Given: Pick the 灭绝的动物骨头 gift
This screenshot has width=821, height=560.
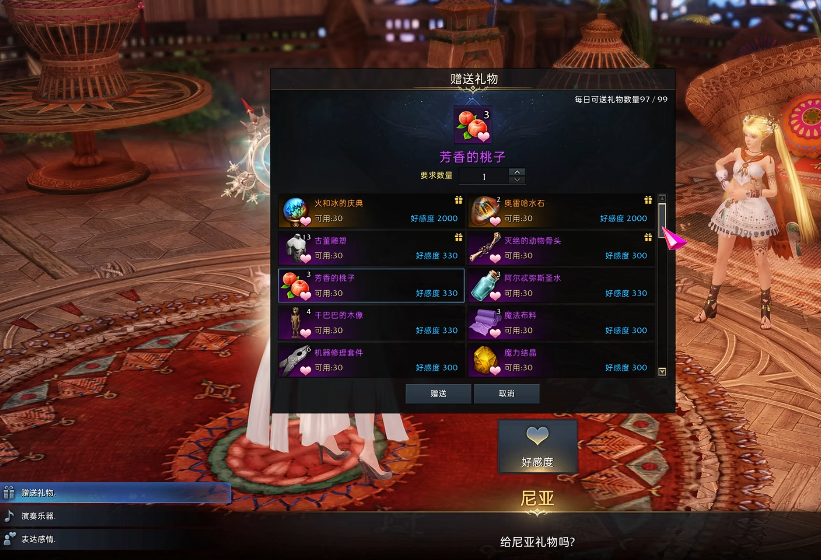Looking at the screenshot, I should coord(560,248).
